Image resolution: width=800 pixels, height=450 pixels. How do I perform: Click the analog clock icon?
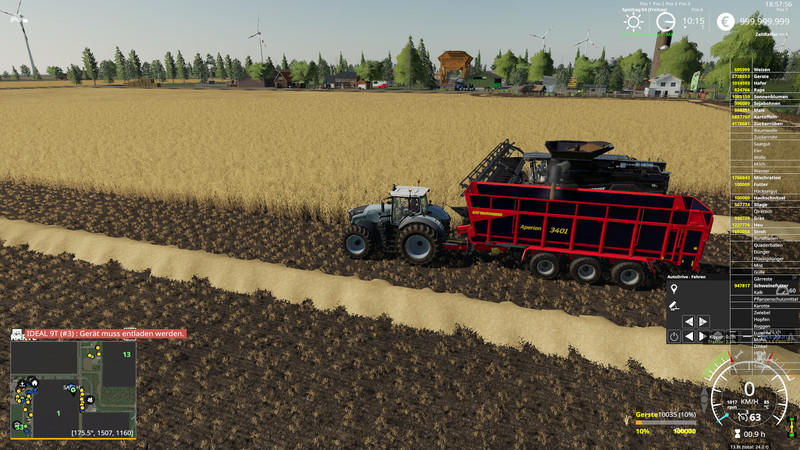pyautogui.click(x=666, y=21)
